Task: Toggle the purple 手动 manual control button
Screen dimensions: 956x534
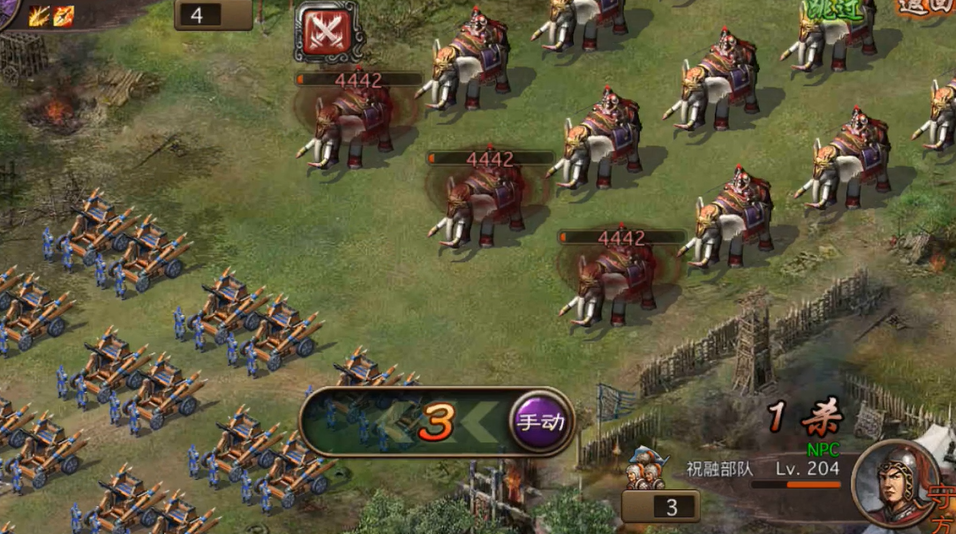Action: (540, 421)
